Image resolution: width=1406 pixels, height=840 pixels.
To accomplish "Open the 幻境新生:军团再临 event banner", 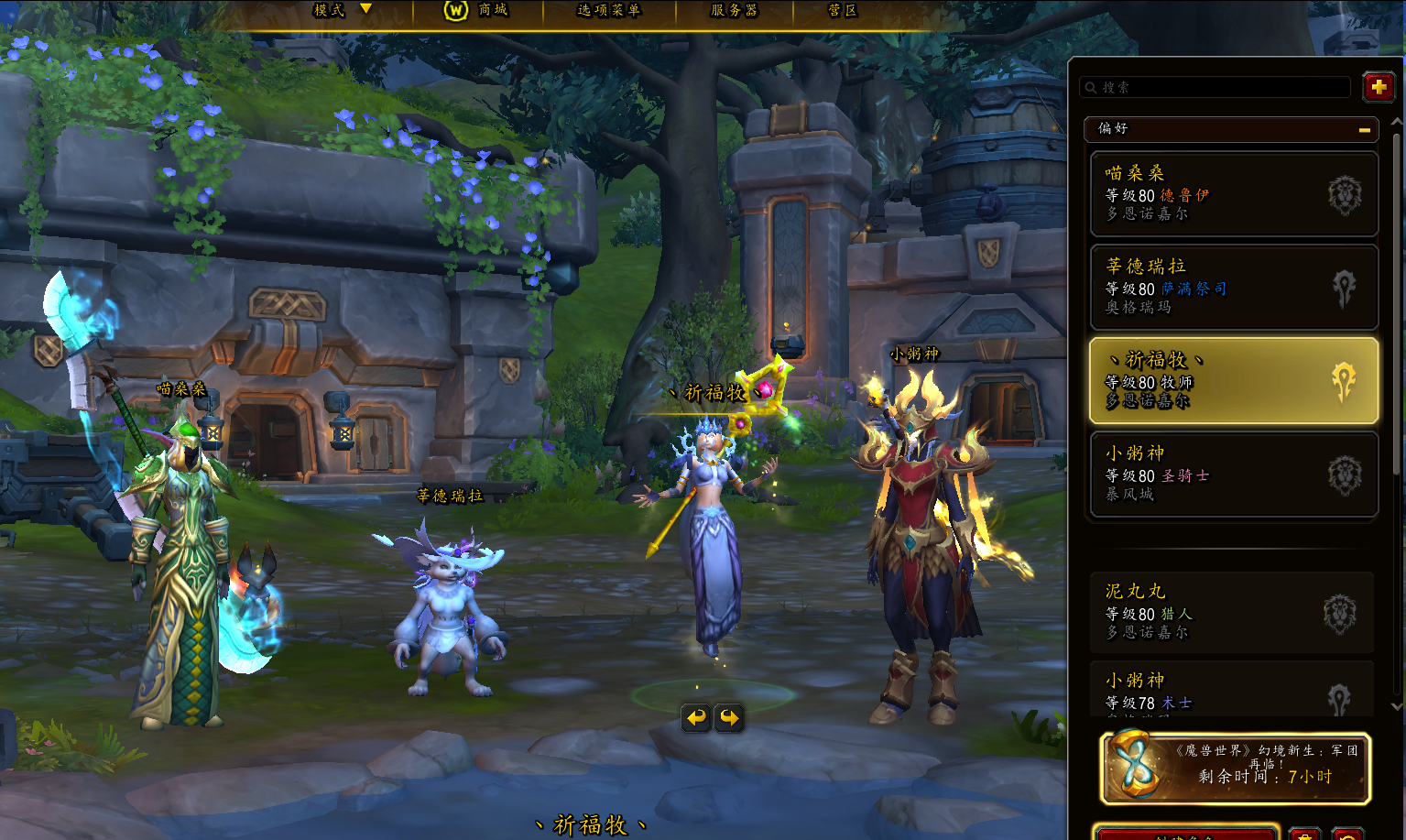I will 1235,768.
